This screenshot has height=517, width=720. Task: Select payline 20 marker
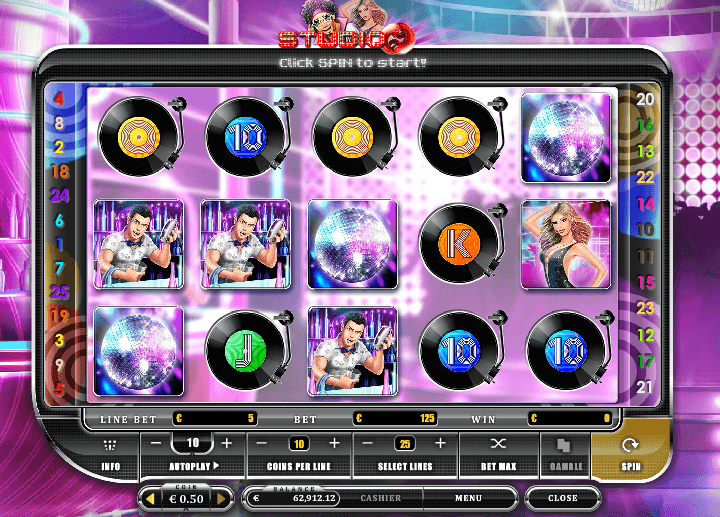point(645,99)
